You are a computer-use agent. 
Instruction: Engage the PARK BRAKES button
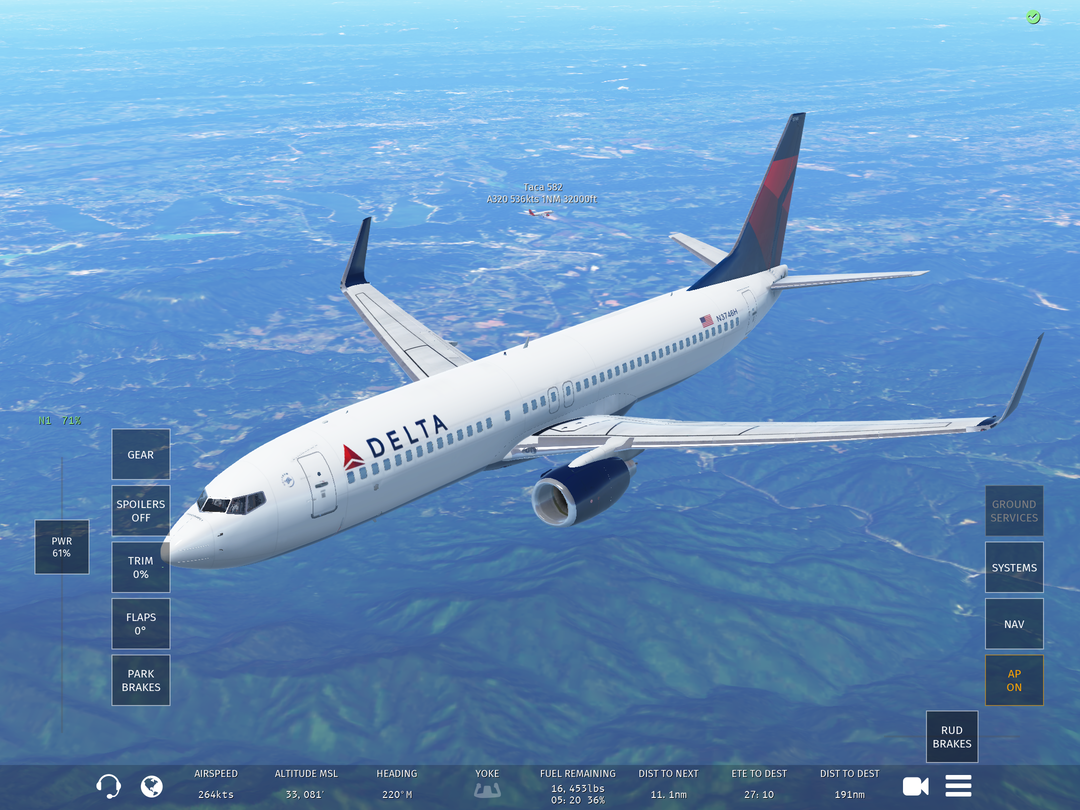pyautogui.click(x=141, y=680)
